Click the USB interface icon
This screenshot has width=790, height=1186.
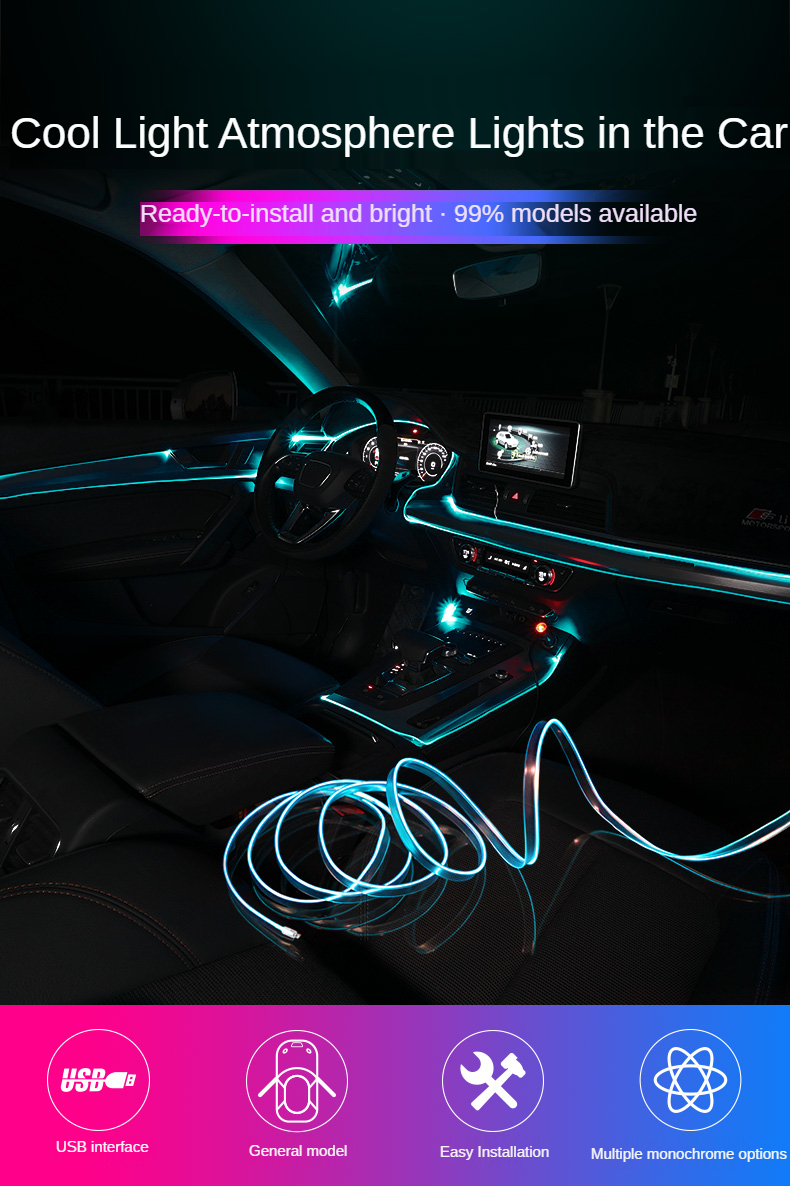pos(98,1080)
